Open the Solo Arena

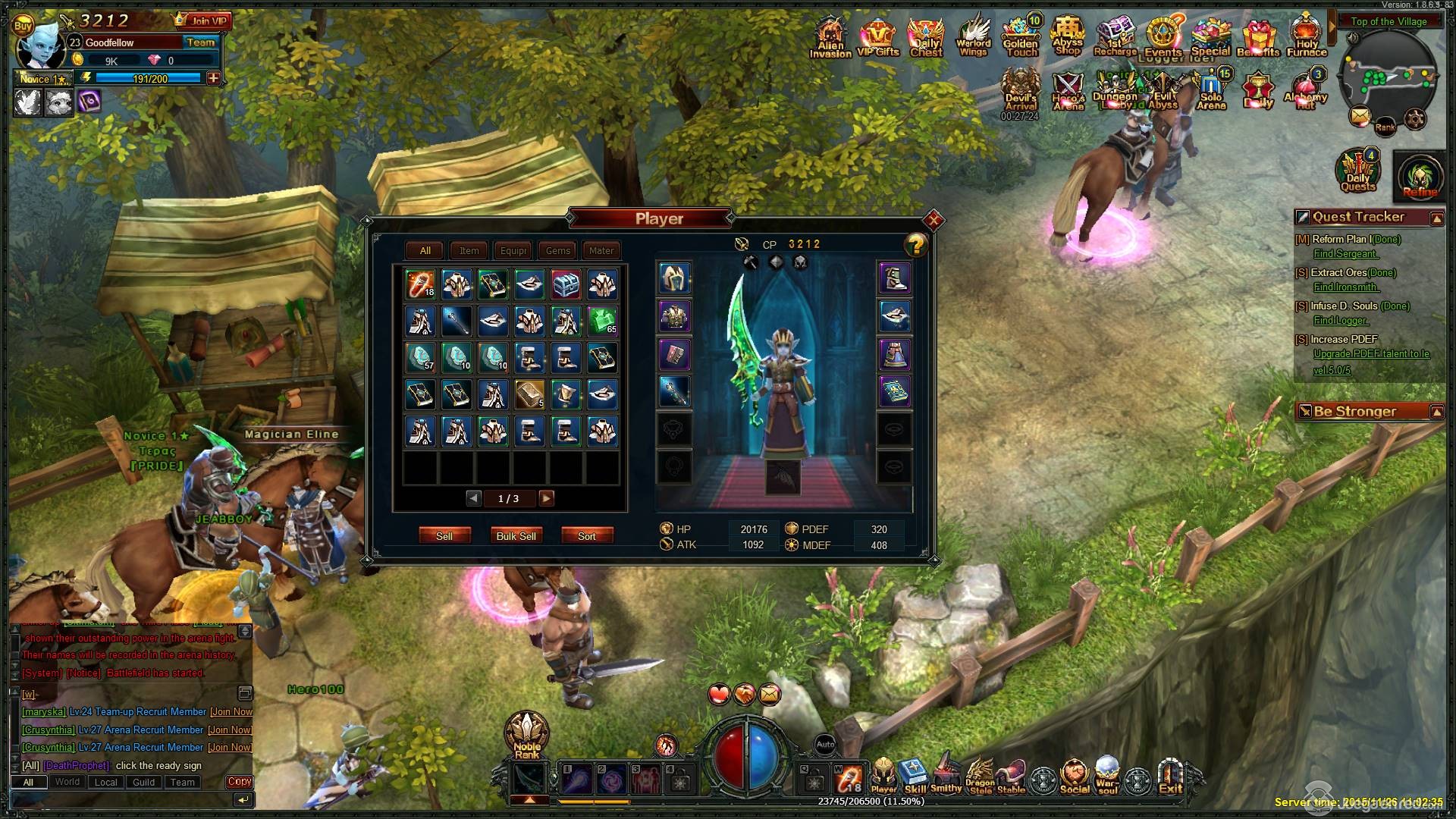tap(1211, 89)
